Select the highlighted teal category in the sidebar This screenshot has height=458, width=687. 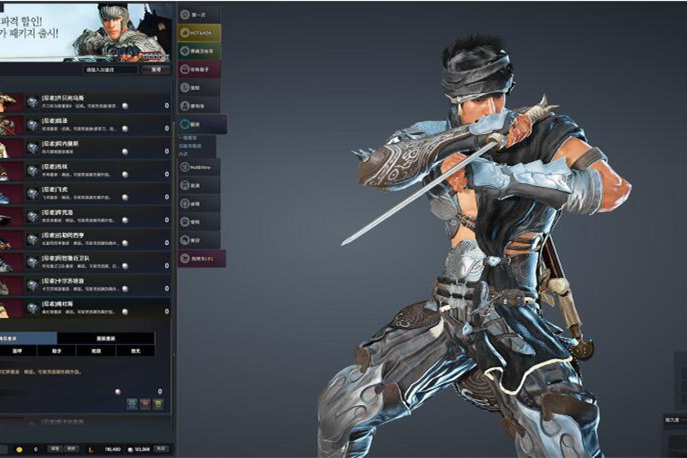click(202, 124)
